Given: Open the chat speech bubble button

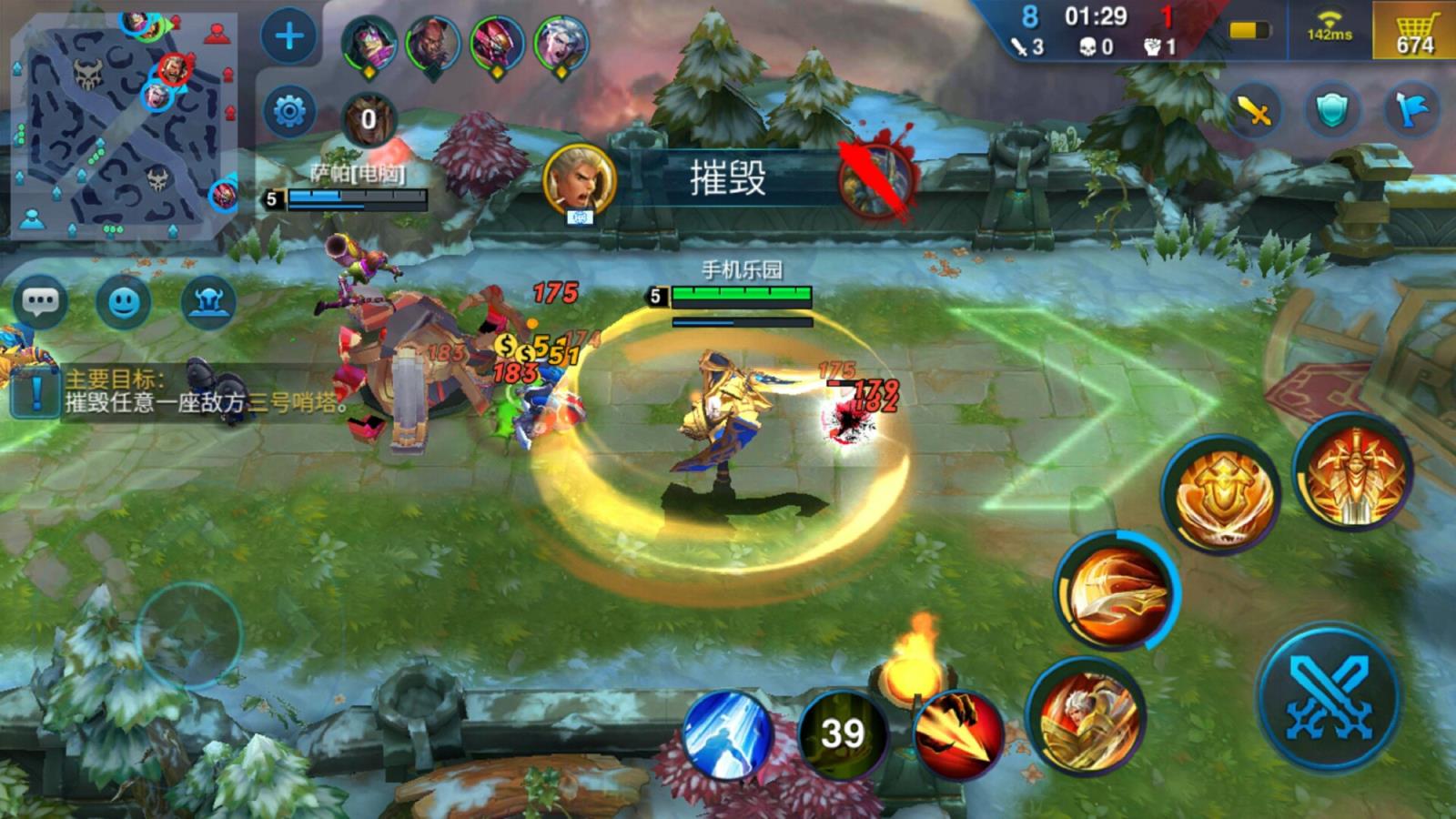Looking at the screenshot, I should [41, 301].
